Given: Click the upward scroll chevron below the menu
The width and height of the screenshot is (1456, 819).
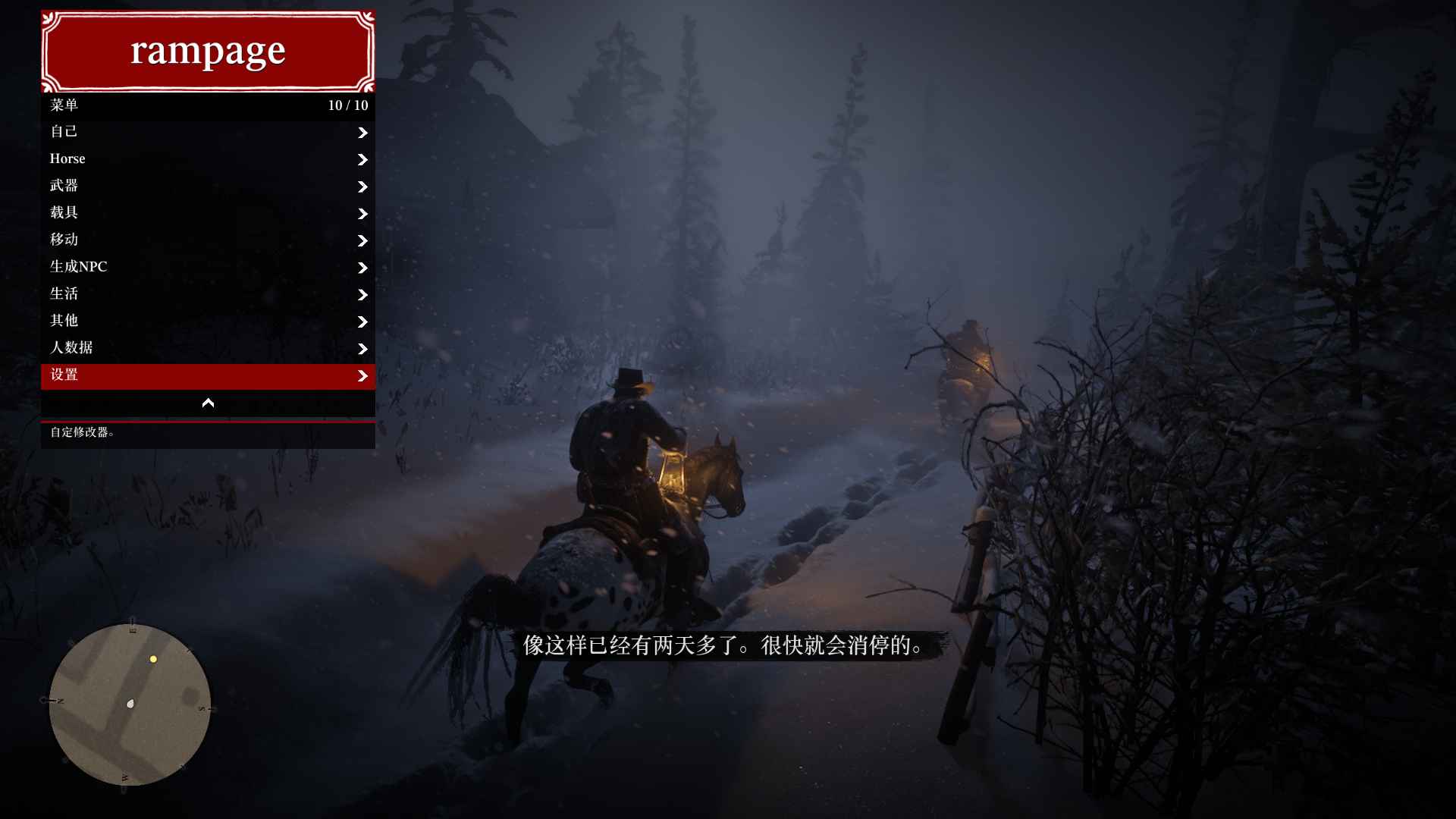Looking at the screenshot, I should tap(208, 403).
